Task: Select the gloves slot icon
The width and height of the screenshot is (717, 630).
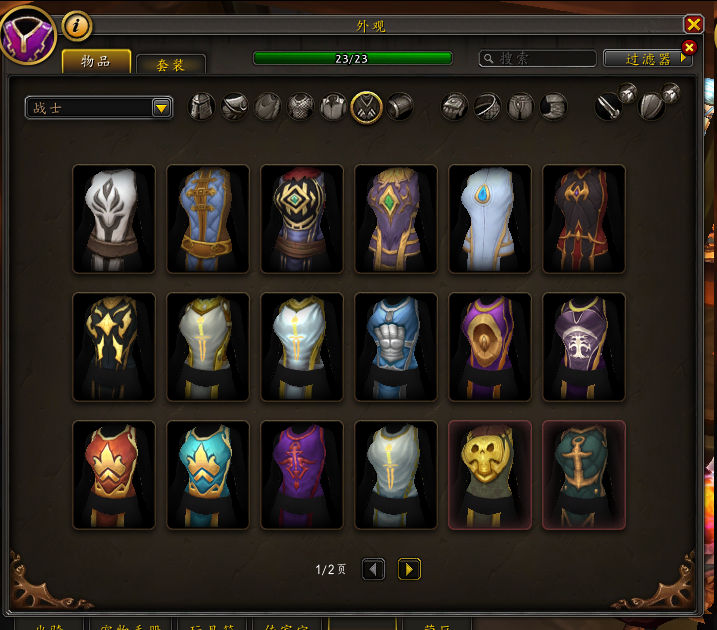Action: point(454,106)
